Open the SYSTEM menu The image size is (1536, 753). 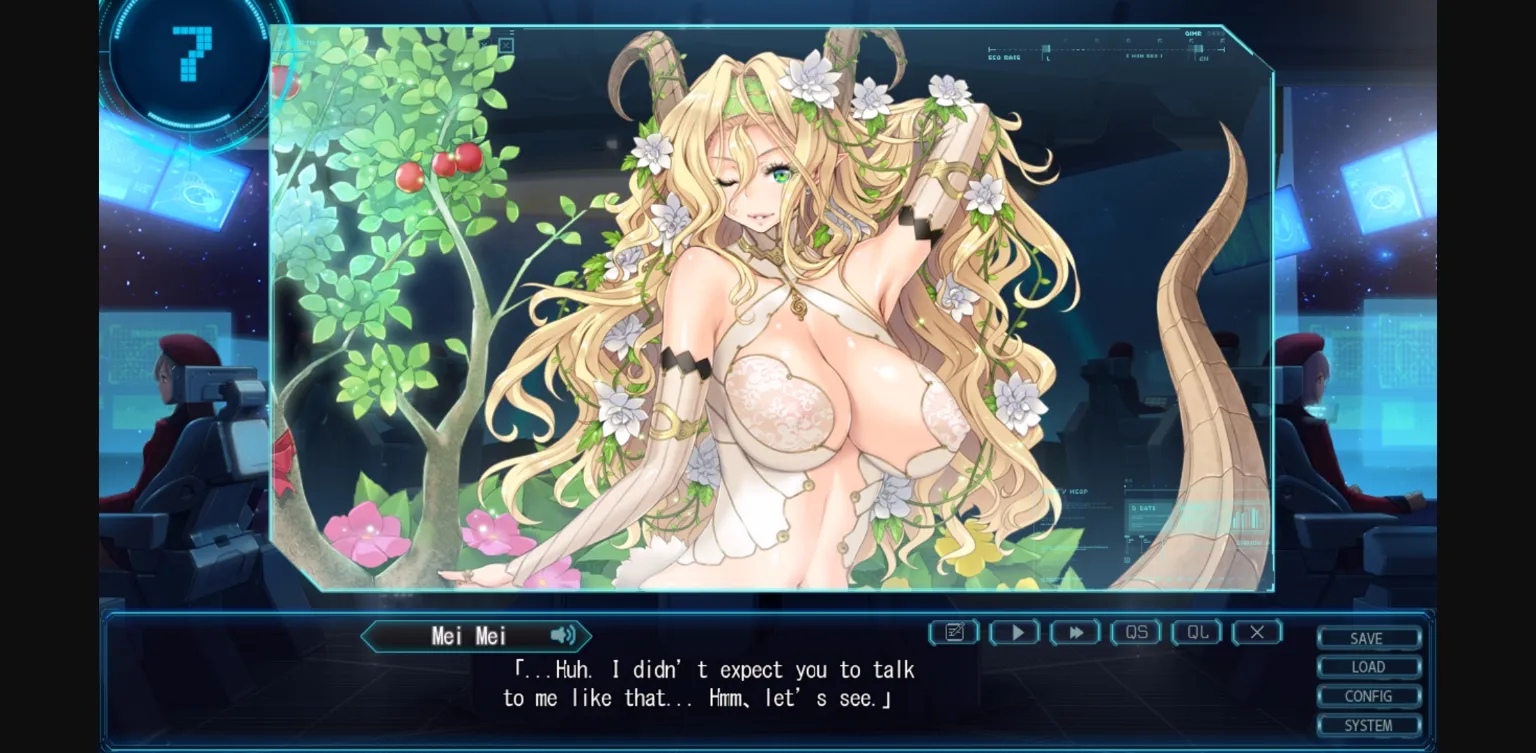click(1368, 724)
